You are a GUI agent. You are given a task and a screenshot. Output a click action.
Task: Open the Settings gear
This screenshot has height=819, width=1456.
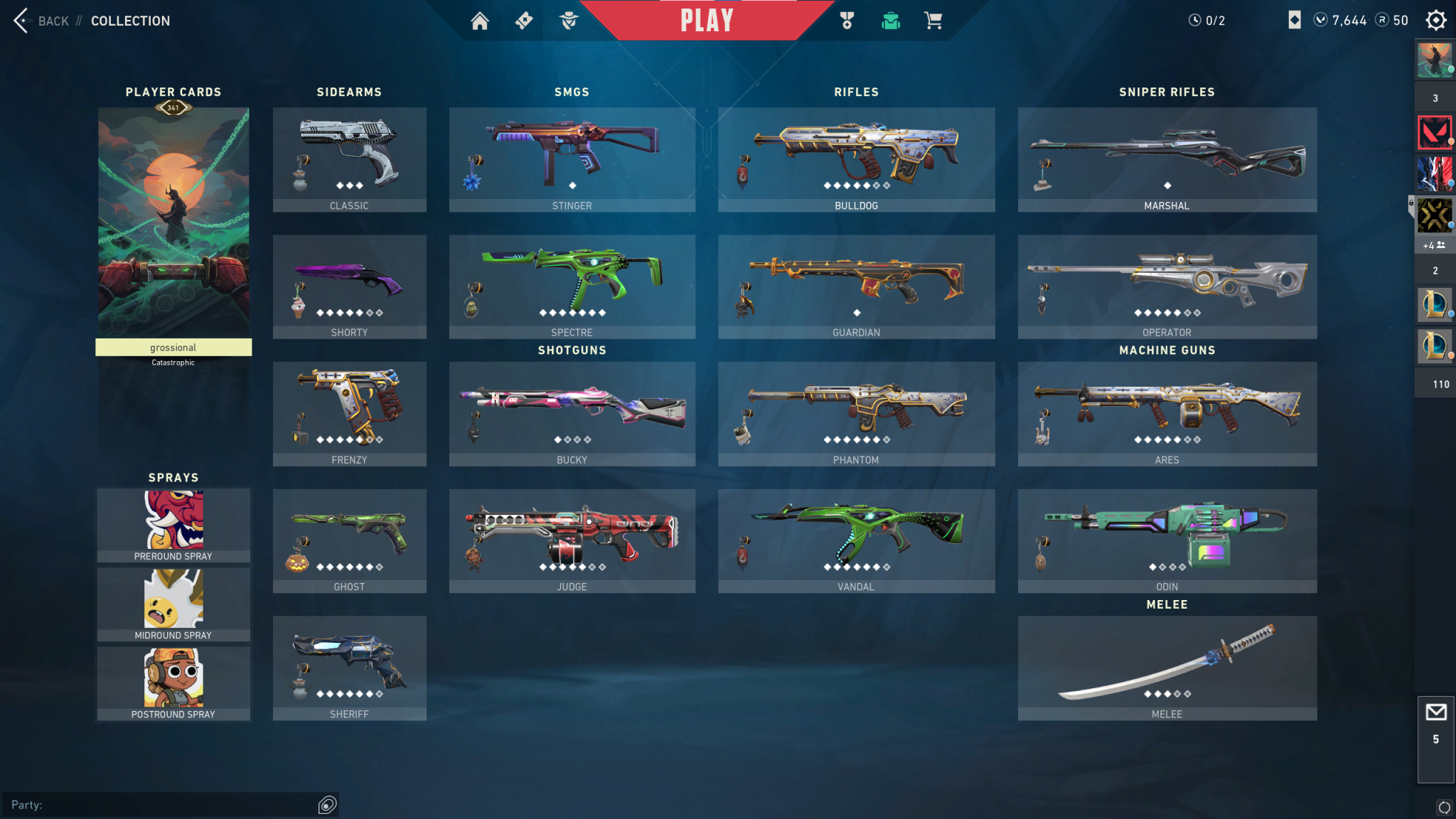tap(1437, 20)
